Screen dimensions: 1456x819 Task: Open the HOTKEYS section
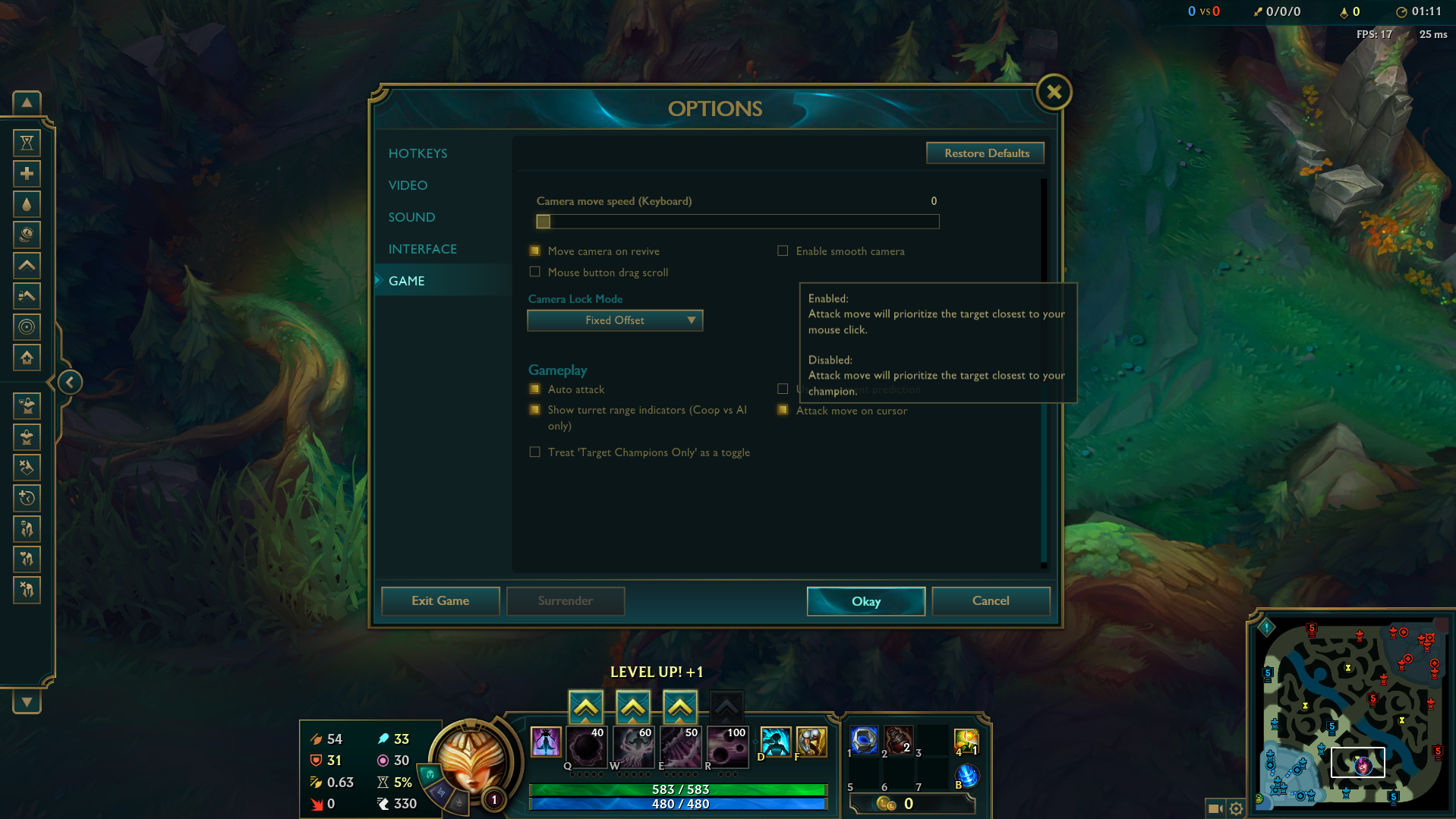tap(418, 153)
